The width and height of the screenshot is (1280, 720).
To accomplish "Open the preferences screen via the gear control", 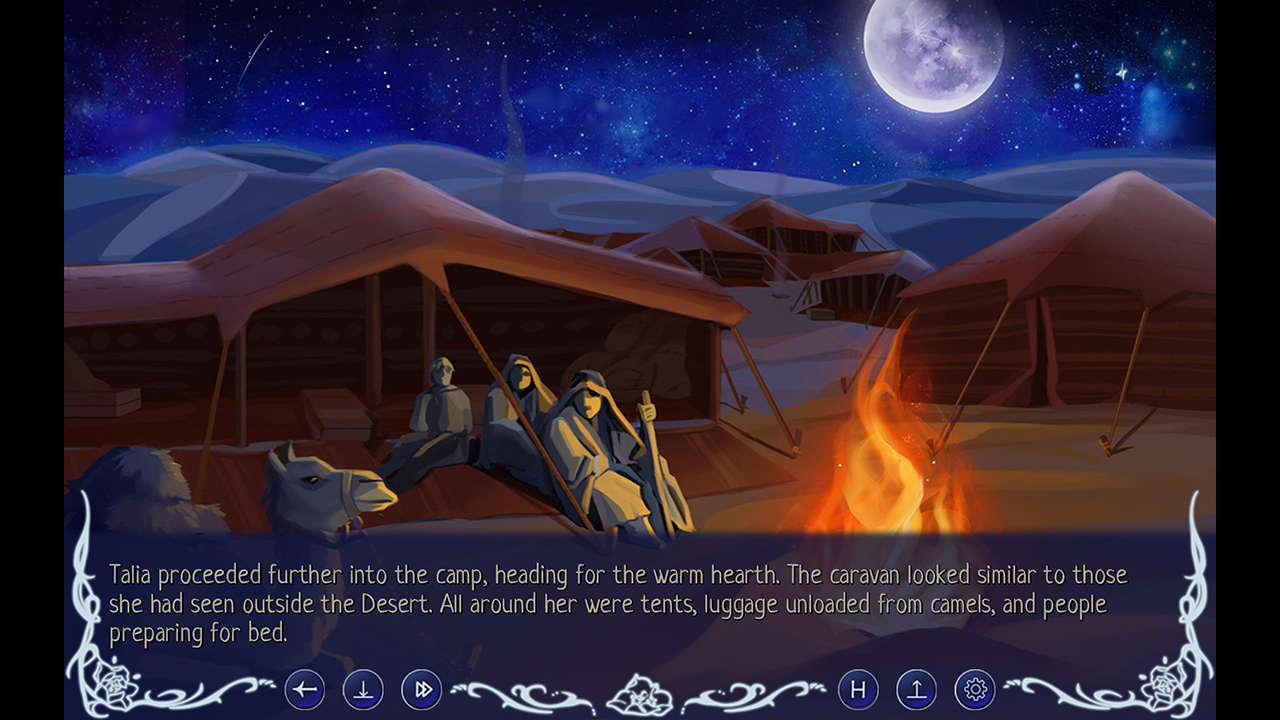I will coord(974,689).
